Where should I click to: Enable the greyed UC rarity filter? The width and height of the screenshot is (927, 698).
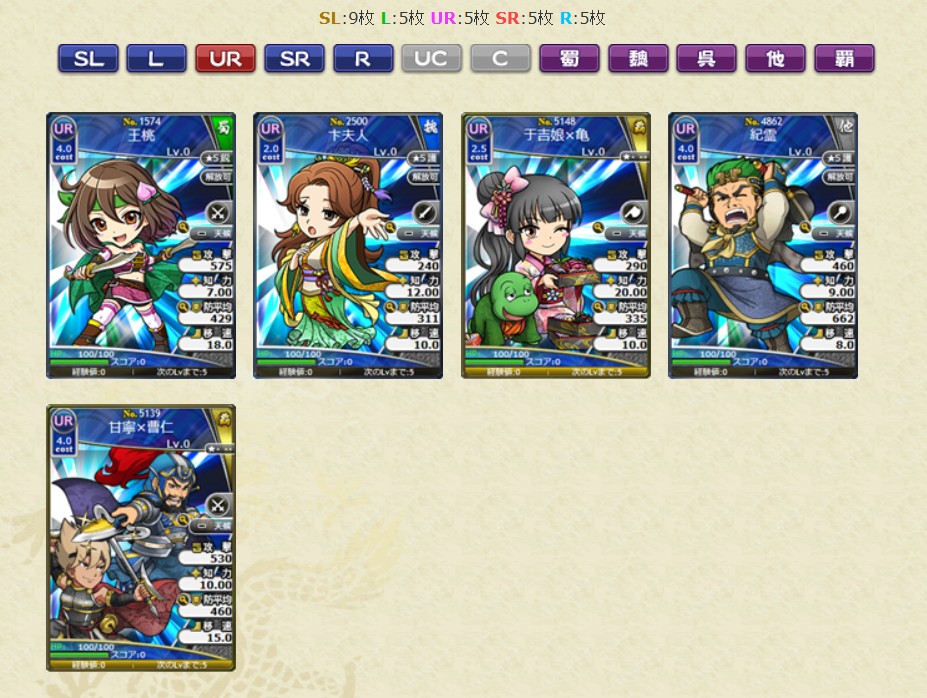coord(431,59)
